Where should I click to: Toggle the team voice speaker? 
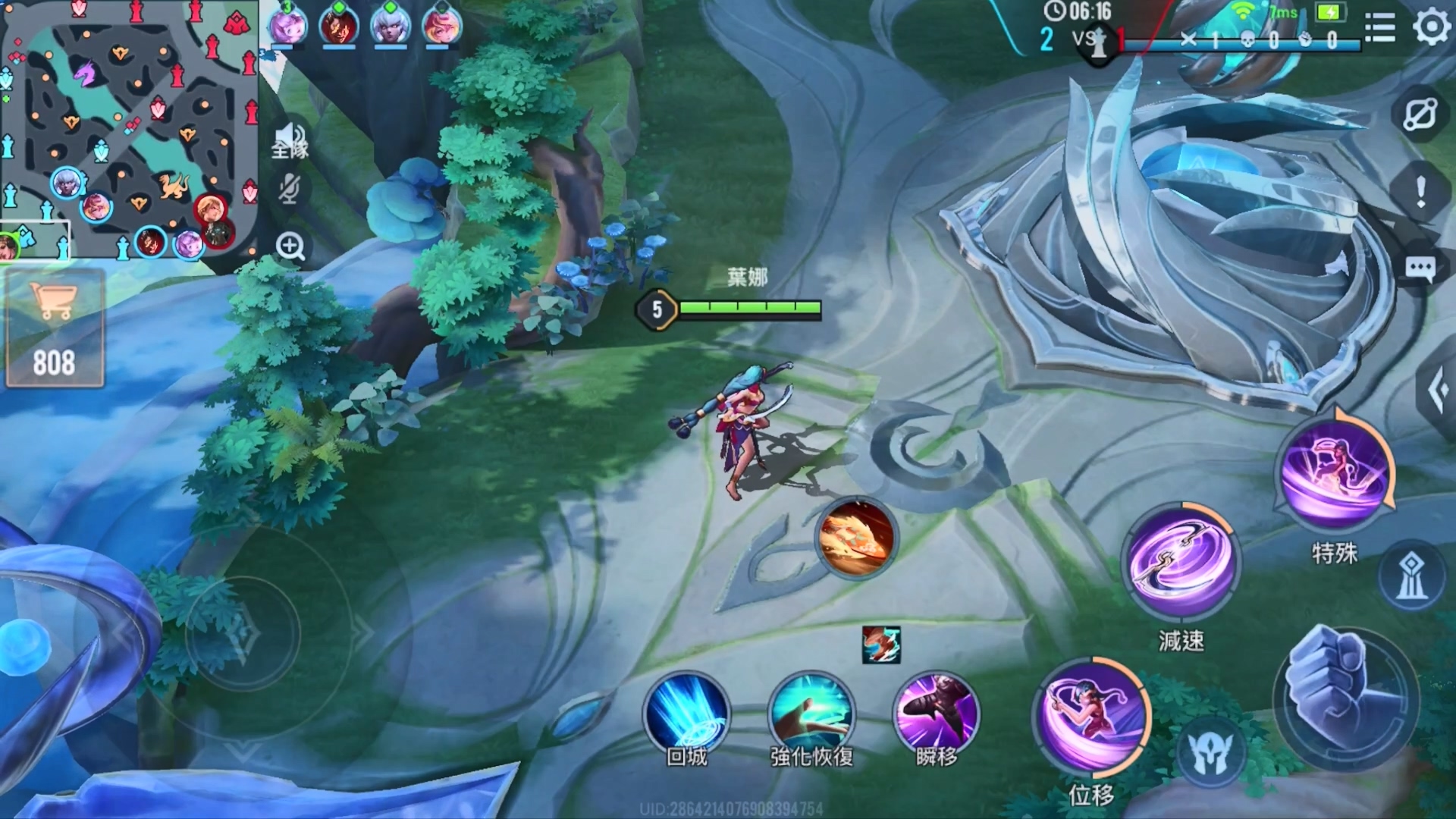[290, 141]
